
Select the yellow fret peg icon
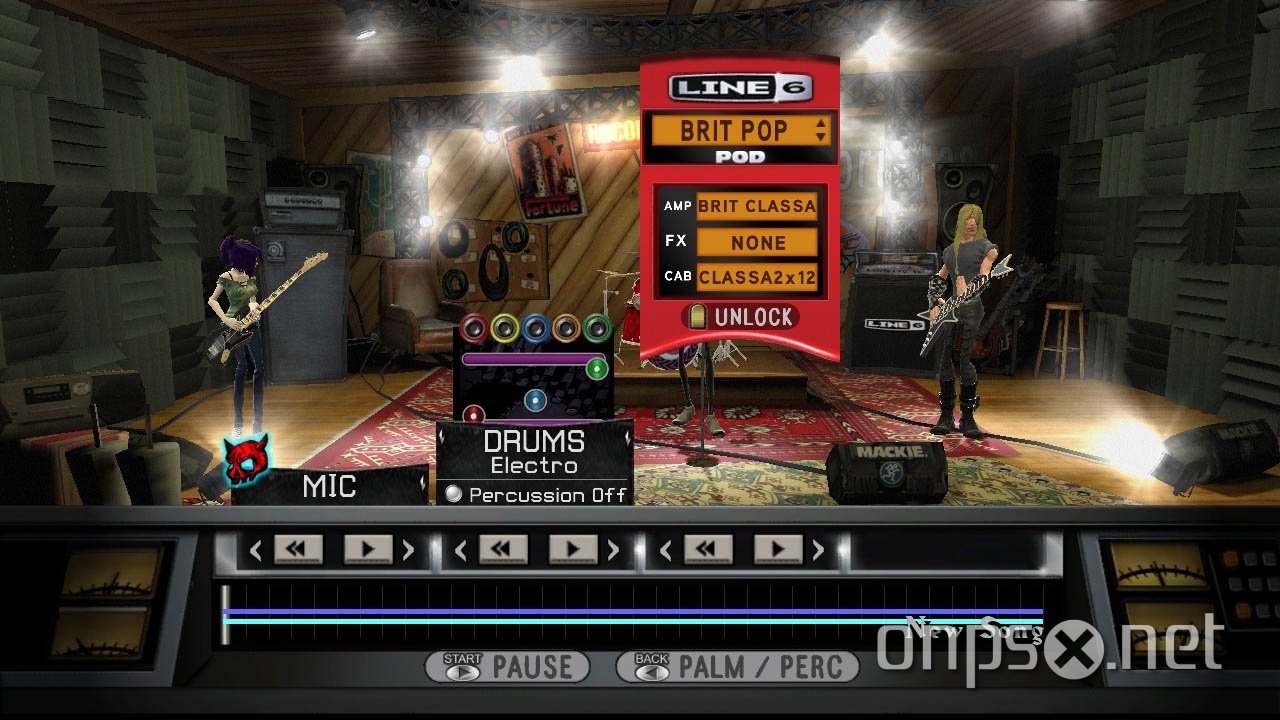(x=504, y=328)
